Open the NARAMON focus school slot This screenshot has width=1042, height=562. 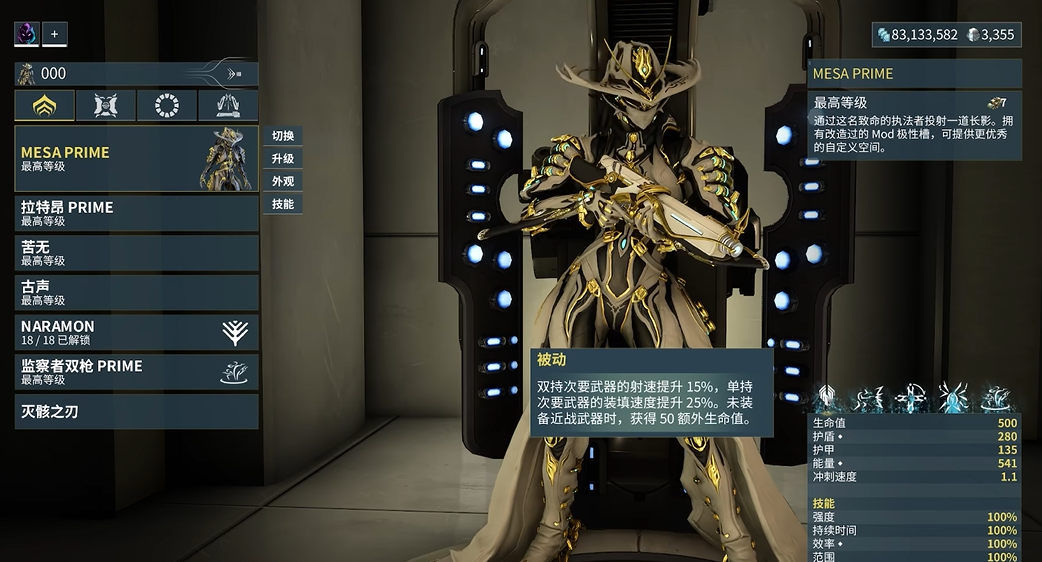pyautogui.click(x=136, y=332)
